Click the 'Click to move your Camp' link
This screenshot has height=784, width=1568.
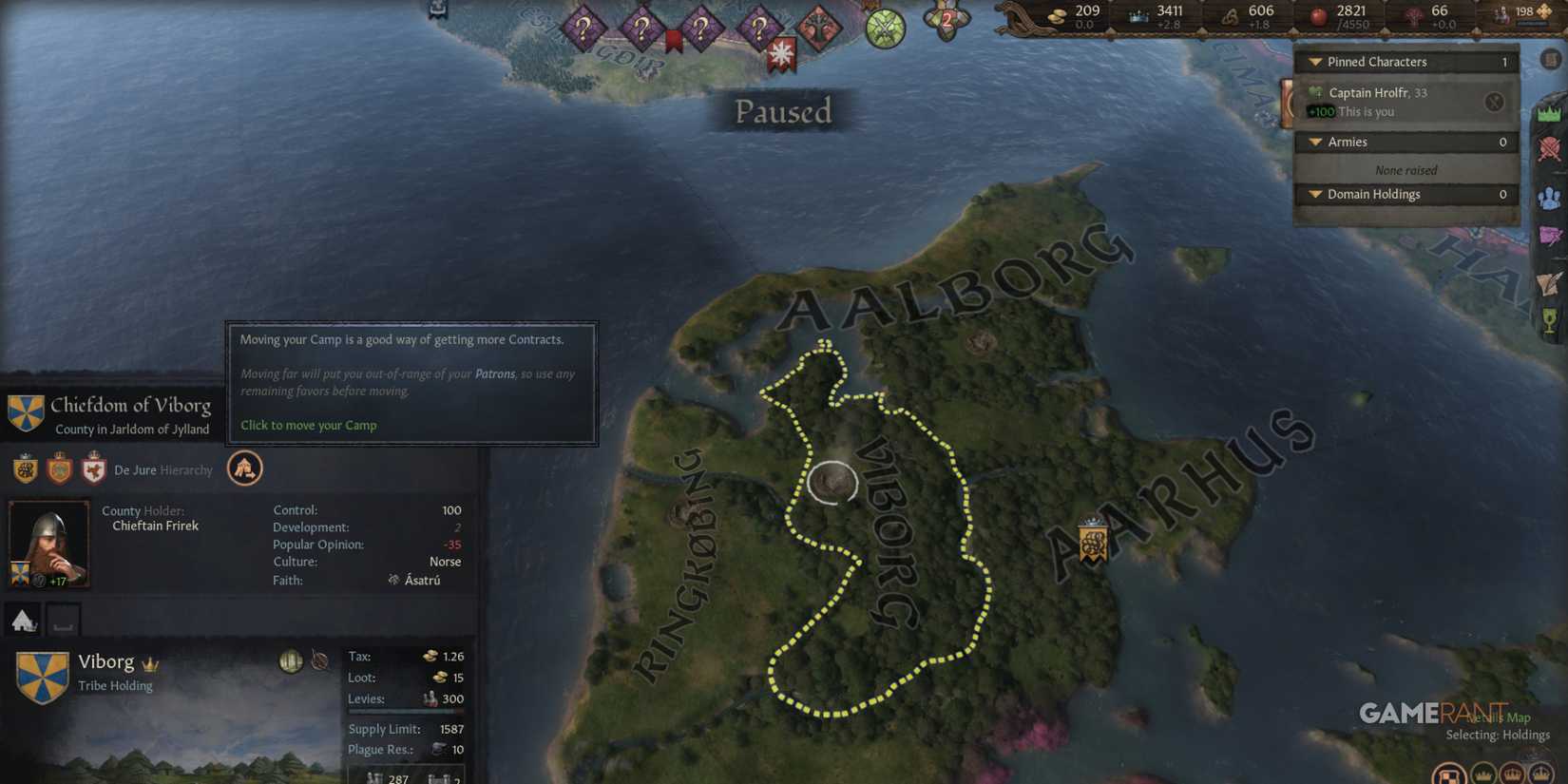(308, 425)
